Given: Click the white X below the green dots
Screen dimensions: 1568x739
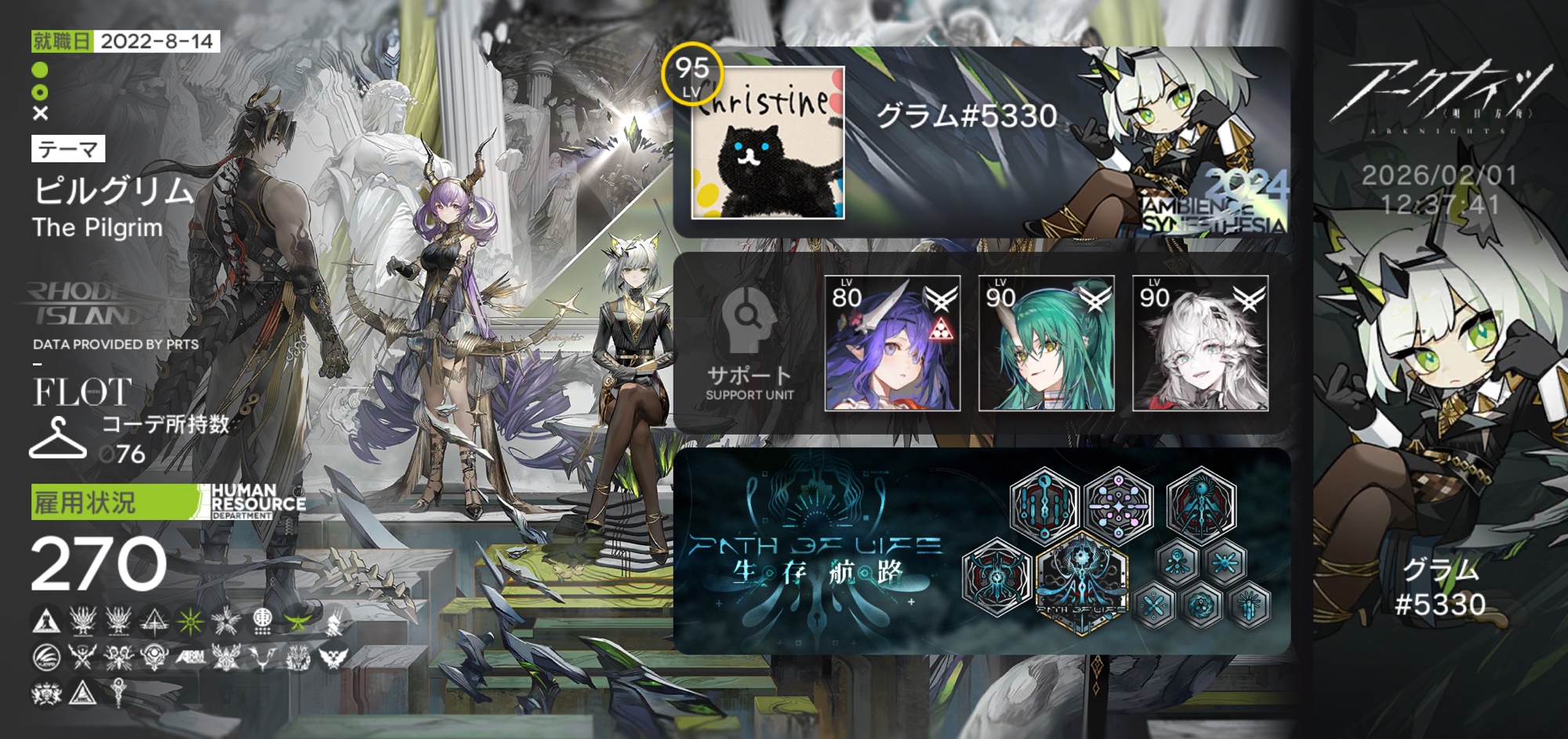Looking at the screenshot, I should pyautogui.click(x=41, y=114).
